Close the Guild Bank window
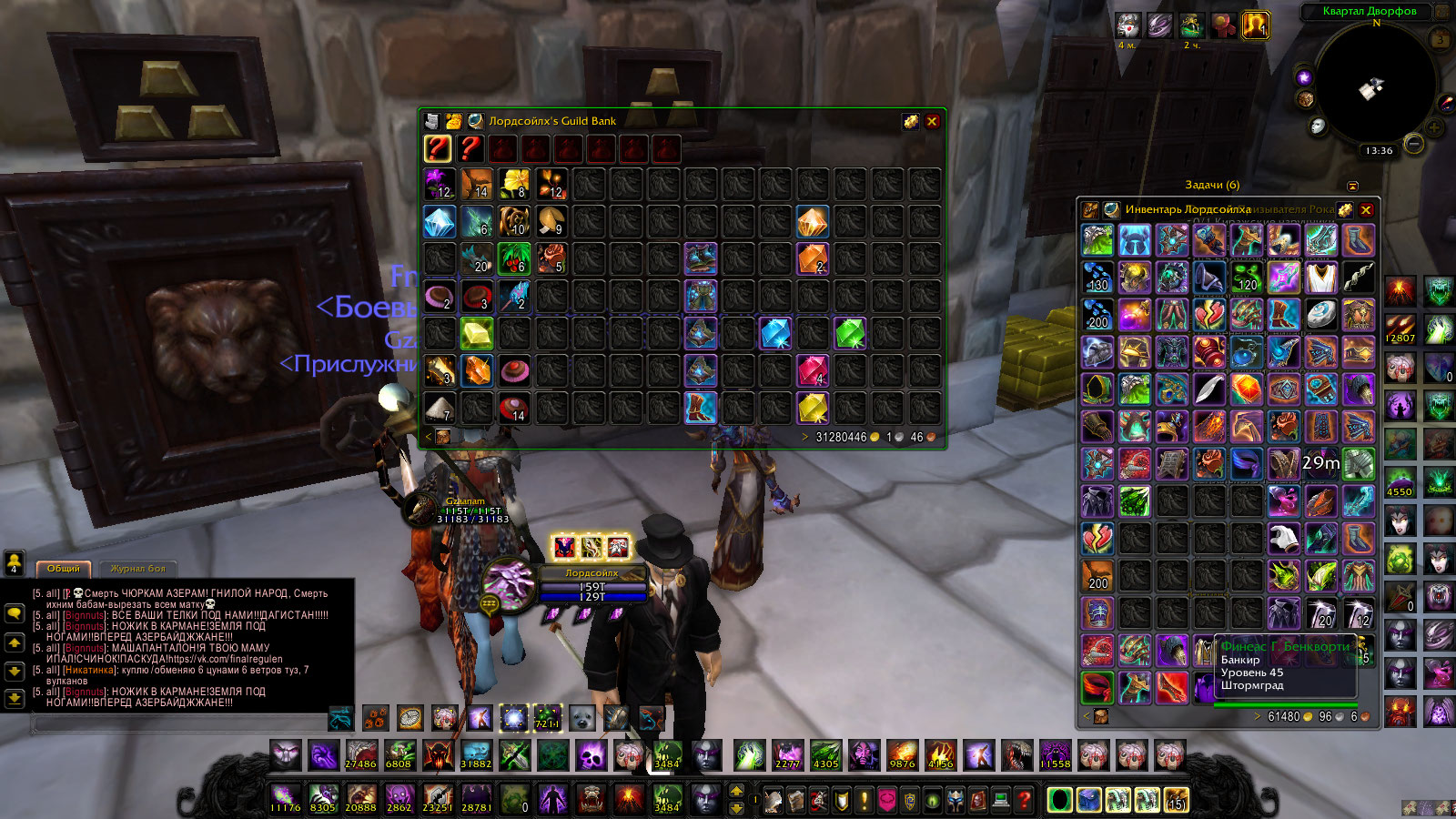Image resolution: width=1456 pixels, height=819 pixels. pyautogui.click(x=932, y=121)
